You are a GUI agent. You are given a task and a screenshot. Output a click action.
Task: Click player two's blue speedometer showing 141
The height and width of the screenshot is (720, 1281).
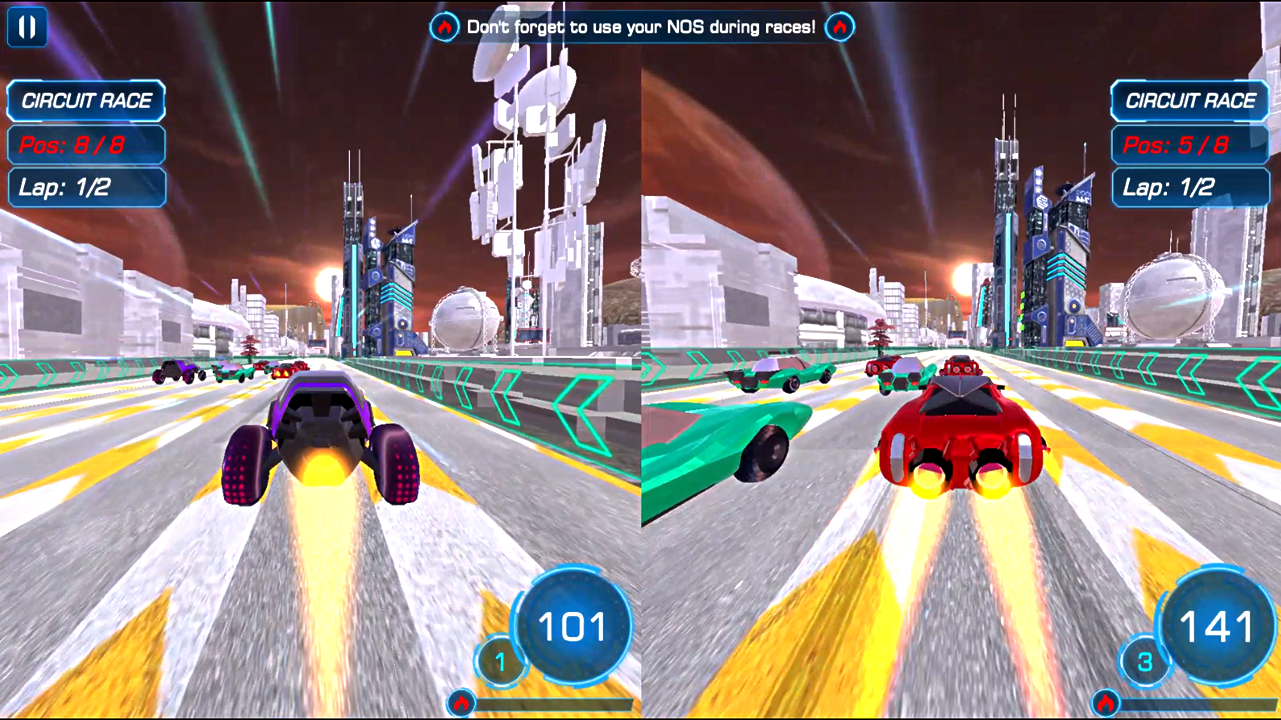tap(1215, 625)
